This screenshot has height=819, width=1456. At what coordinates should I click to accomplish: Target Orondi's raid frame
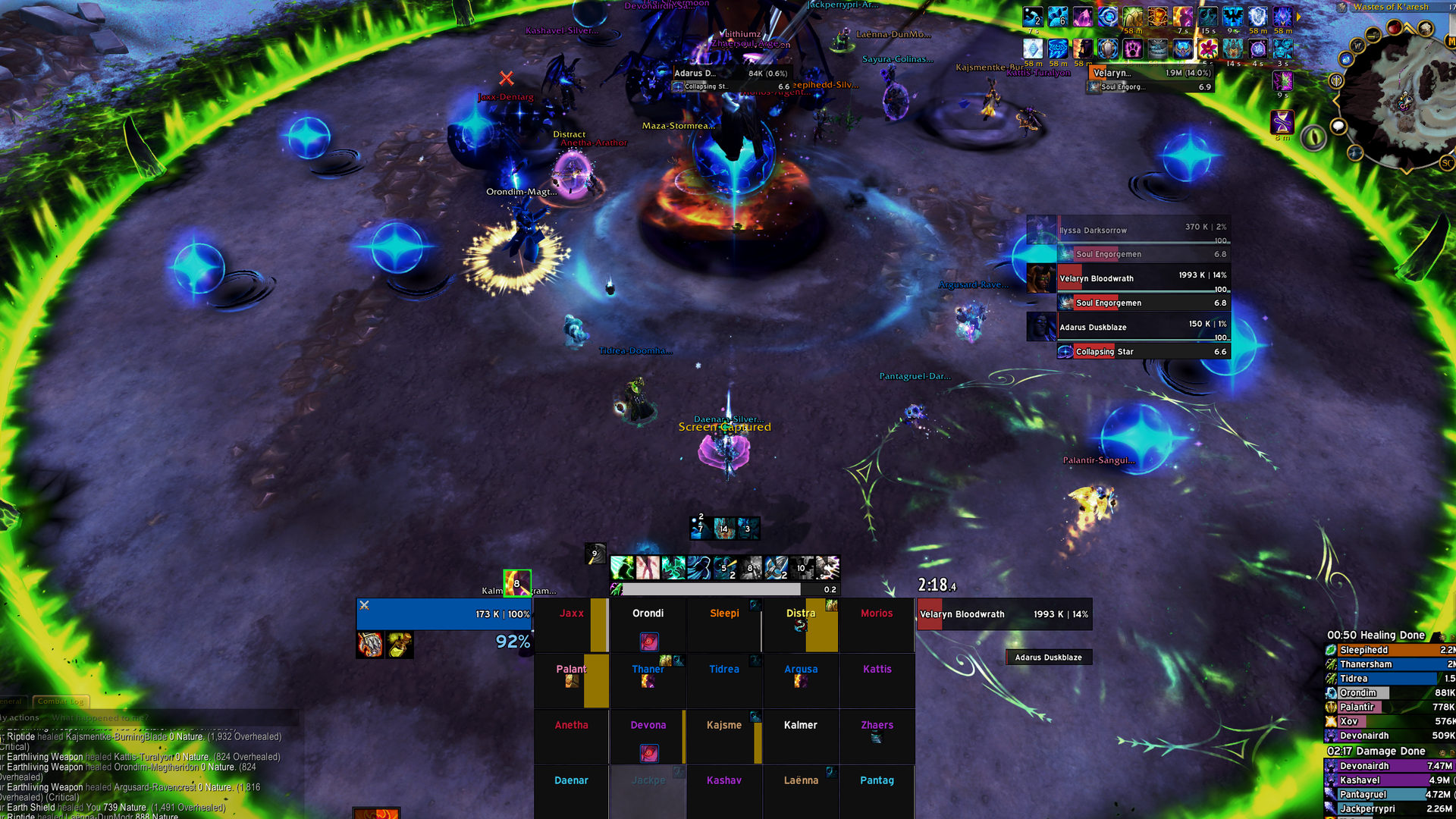pos(648,625)
